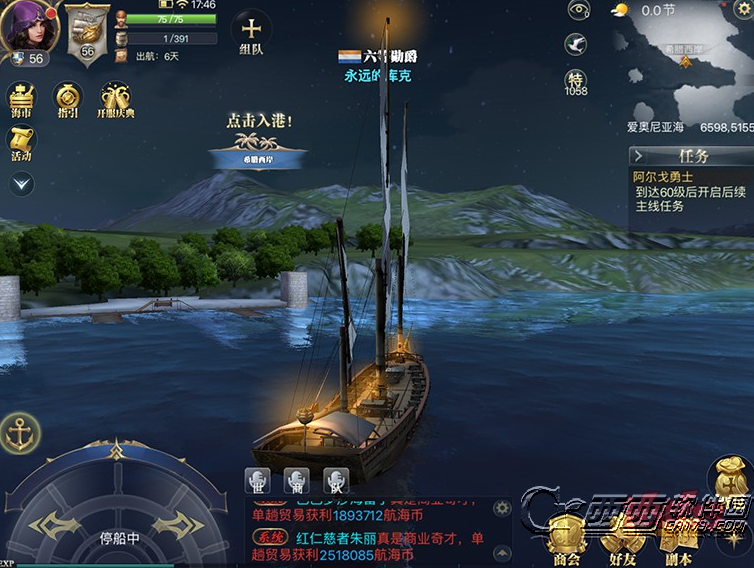Select the 特 special icon
The width and height of the screenshot is (754, 568).
(576, 80)
